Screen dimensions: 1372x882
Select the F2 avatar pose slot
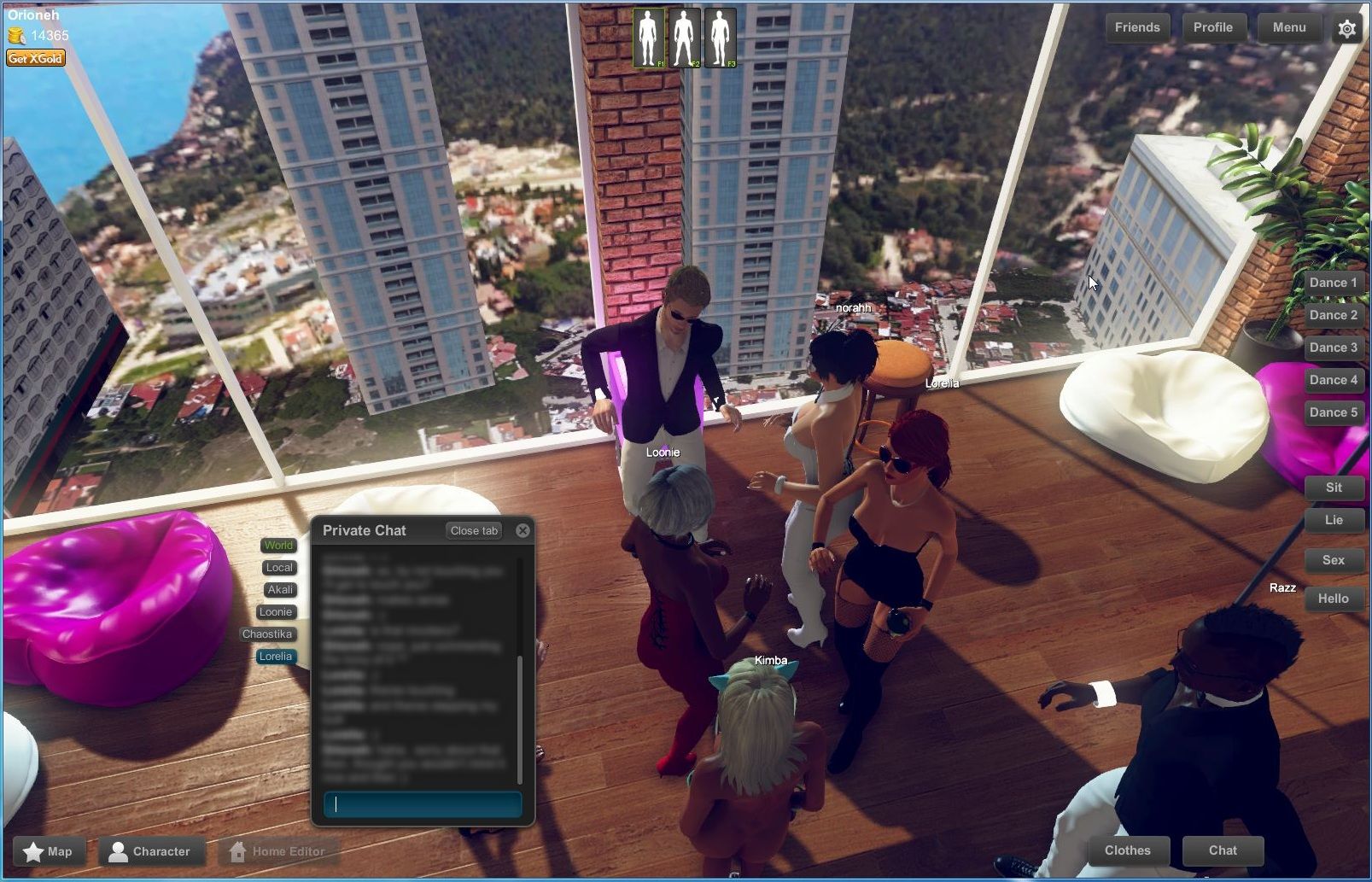[686, 36]
